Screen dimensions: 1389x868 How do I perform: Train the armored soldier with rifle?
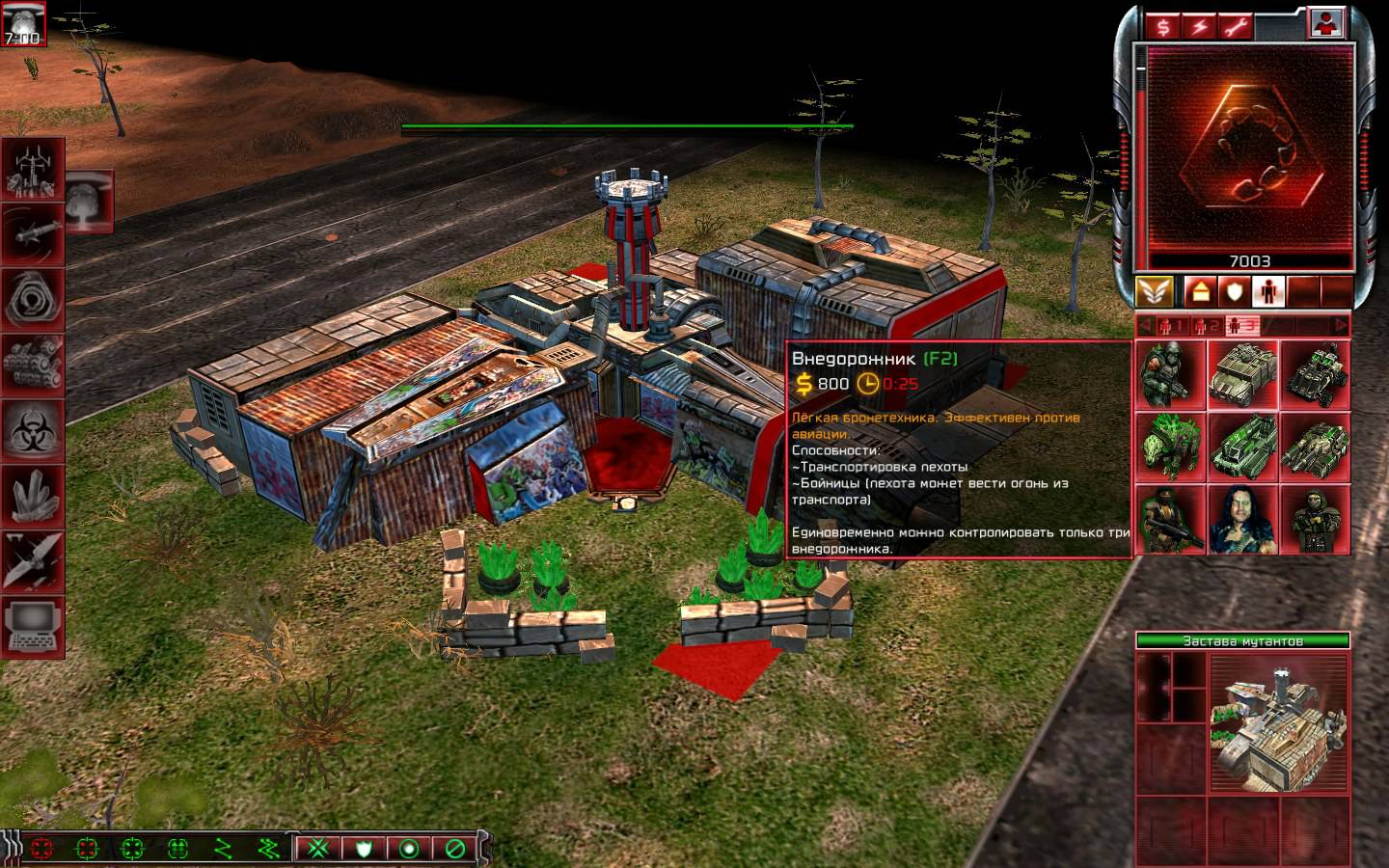(1170, 375)
